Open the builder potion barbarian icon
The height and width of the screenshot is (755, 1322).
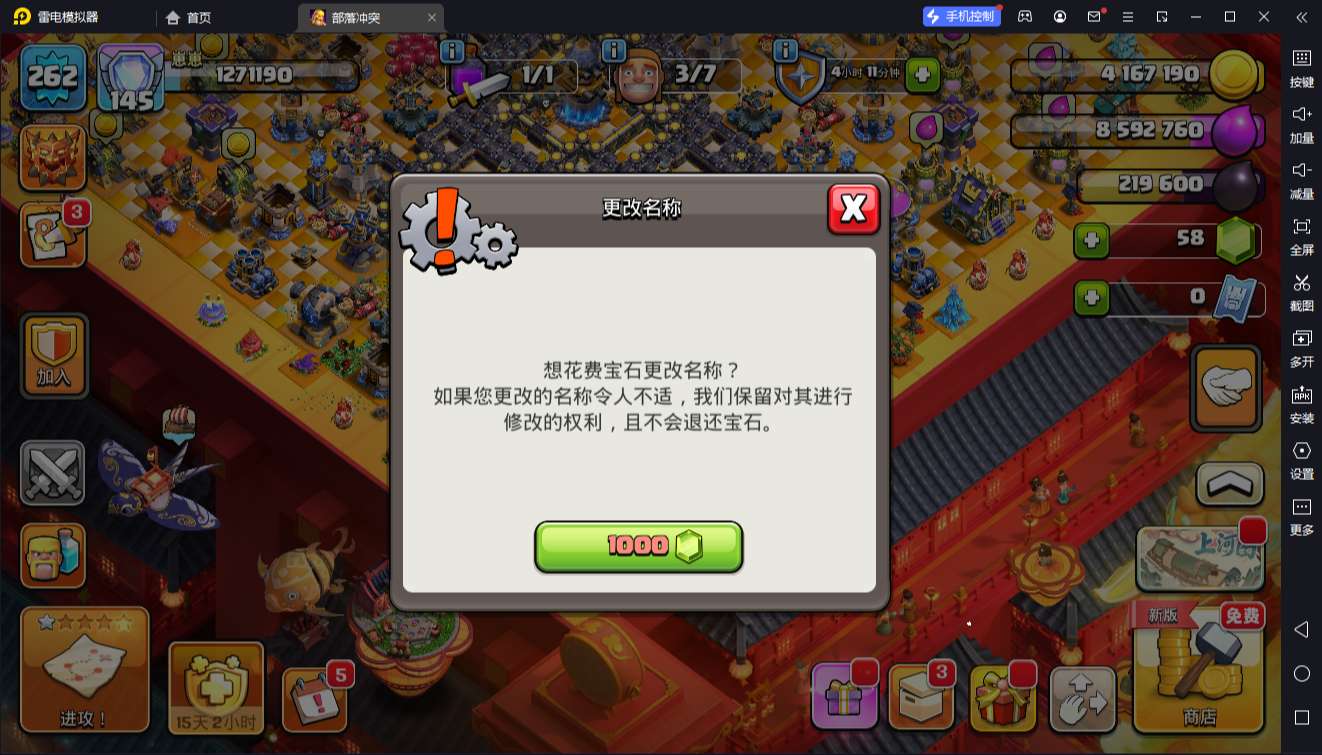[x=52, y=554]
